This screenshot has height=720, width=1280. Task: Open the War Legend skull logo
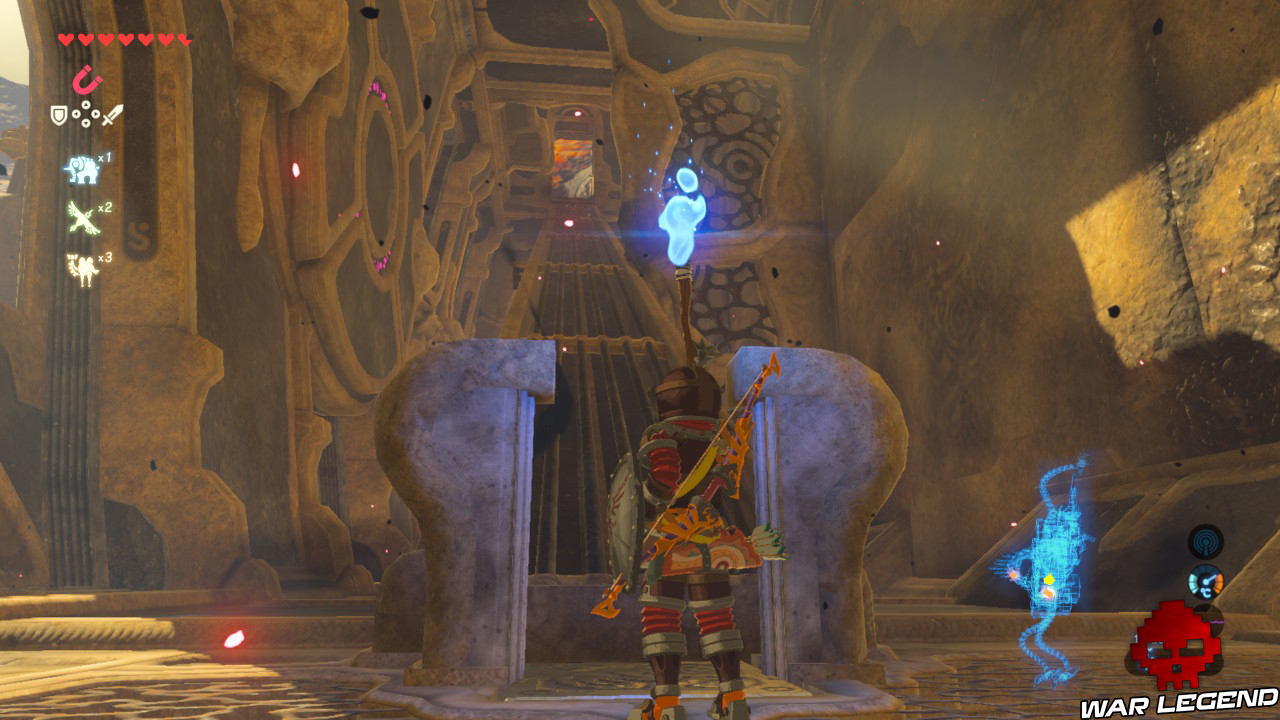coord(1176,648)
